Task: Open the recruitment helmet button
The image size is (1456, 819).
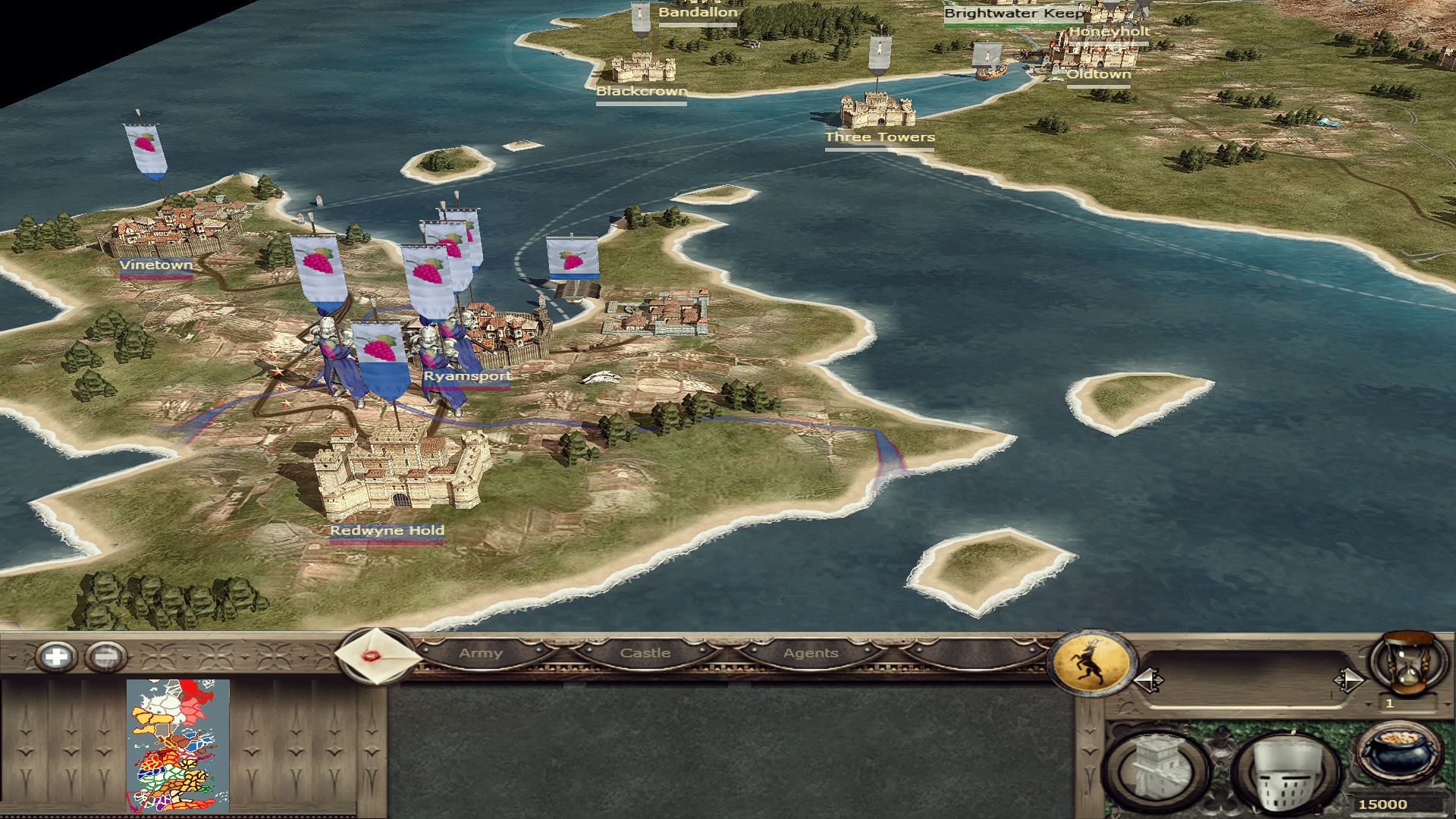Action: point(1283,772)
